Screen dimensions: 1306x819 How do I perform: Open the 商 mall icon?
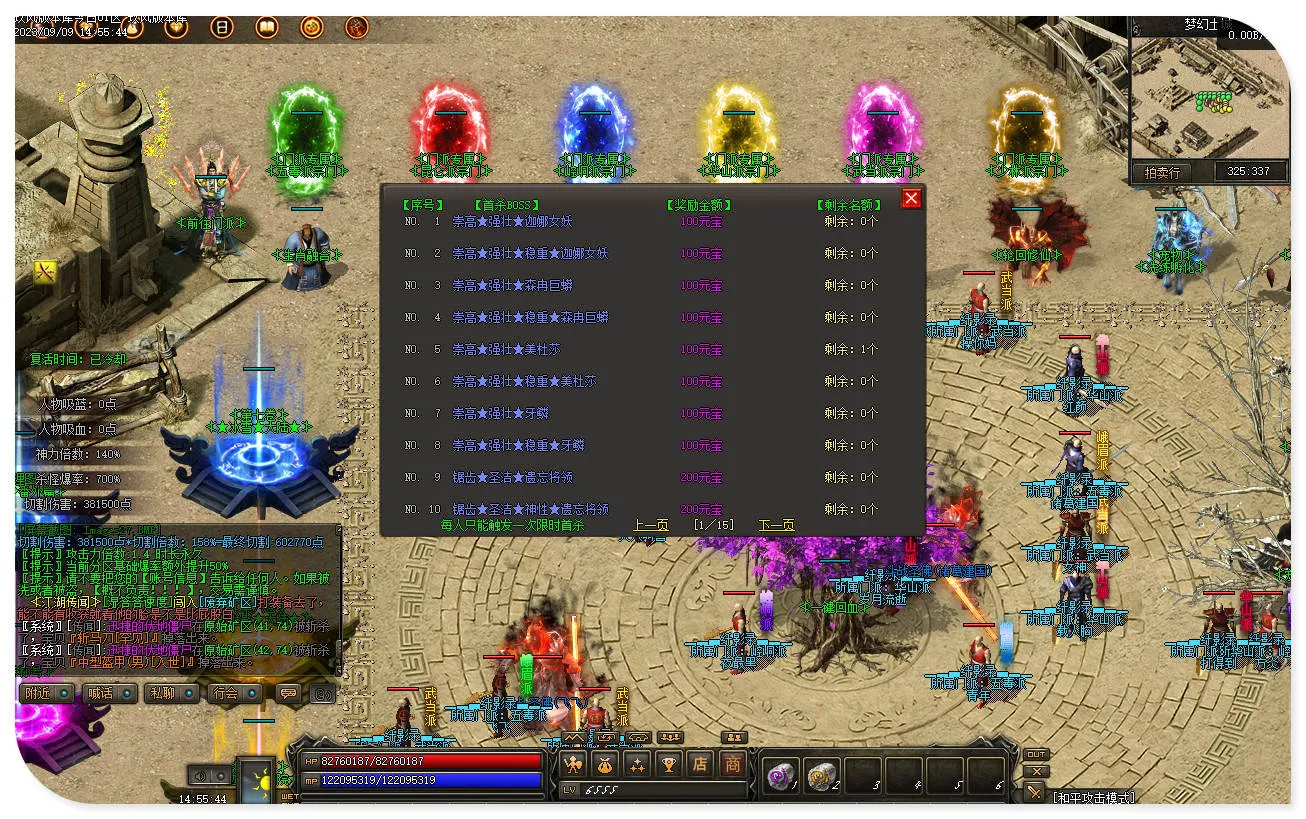point(733,765)
